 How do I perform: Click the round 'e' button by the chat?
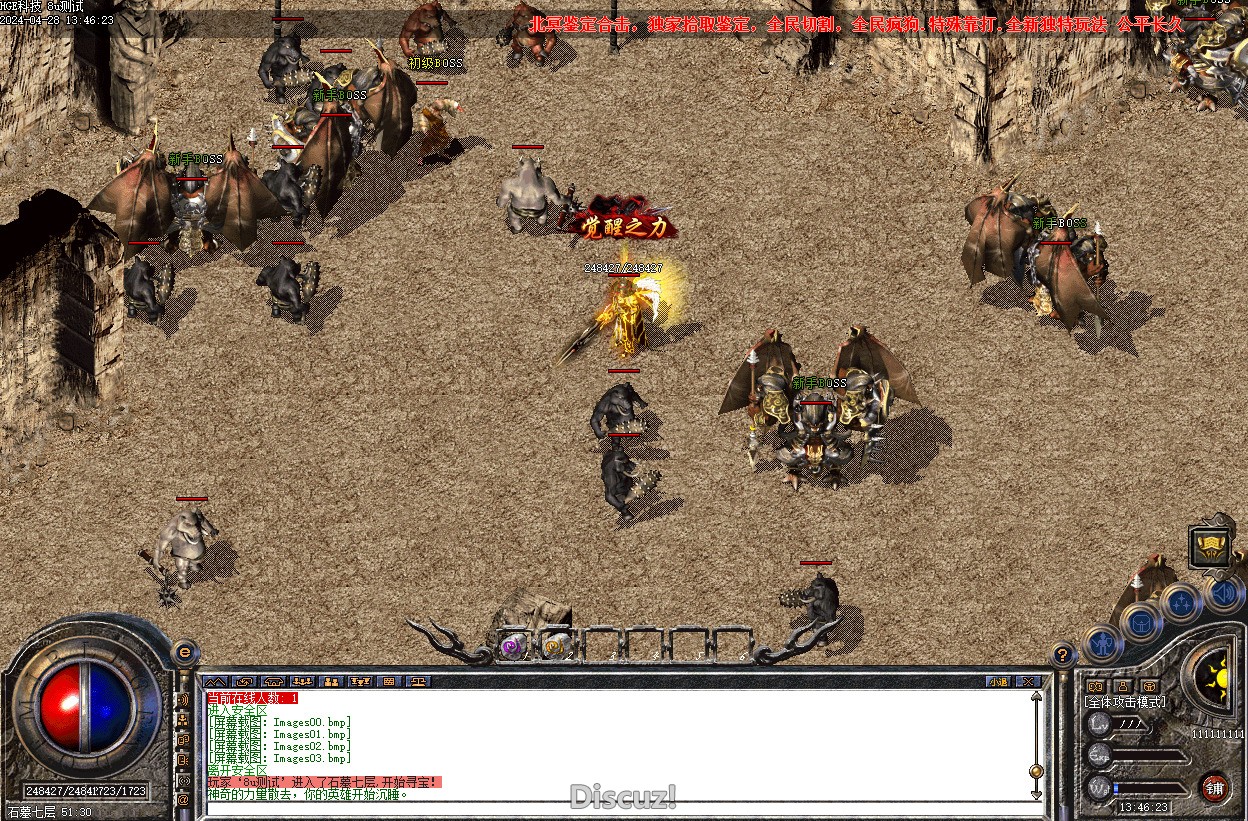click(x=183, y=652)
